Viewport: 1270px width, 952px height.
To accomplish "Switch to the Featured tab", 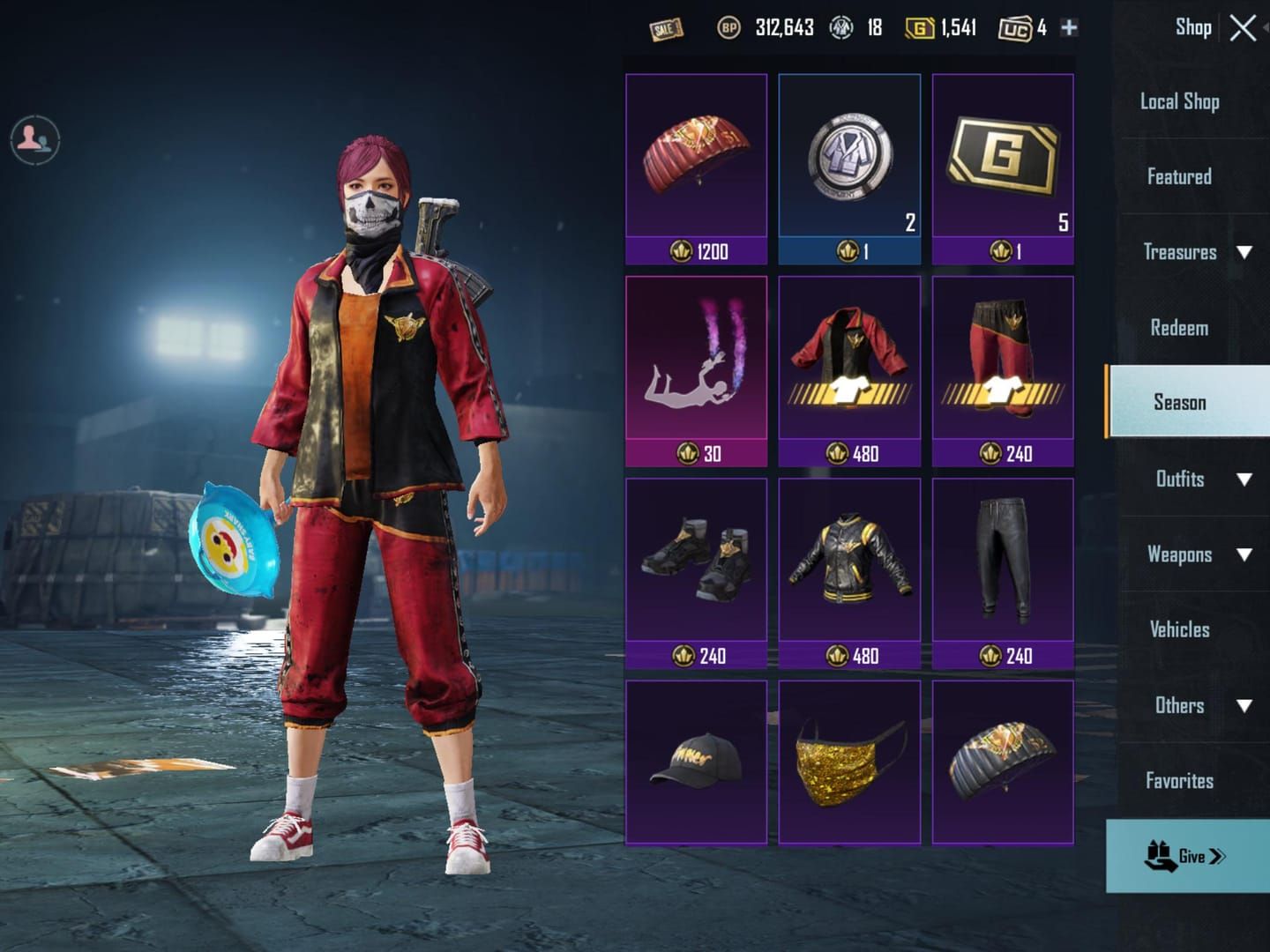I will pos(1182,176).
